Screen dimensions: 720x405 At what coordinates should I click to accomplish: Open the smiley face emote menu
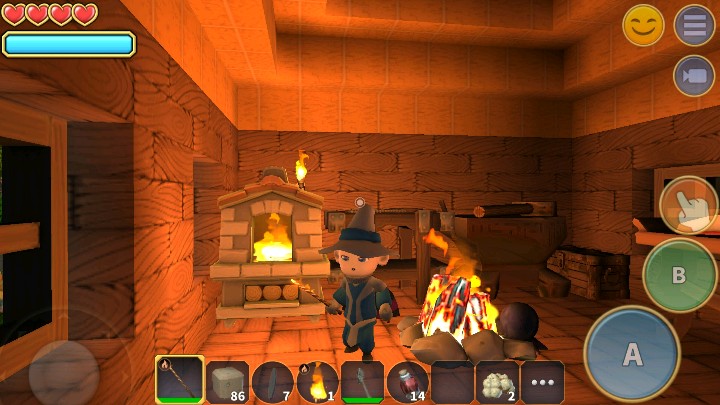(643, 25)
